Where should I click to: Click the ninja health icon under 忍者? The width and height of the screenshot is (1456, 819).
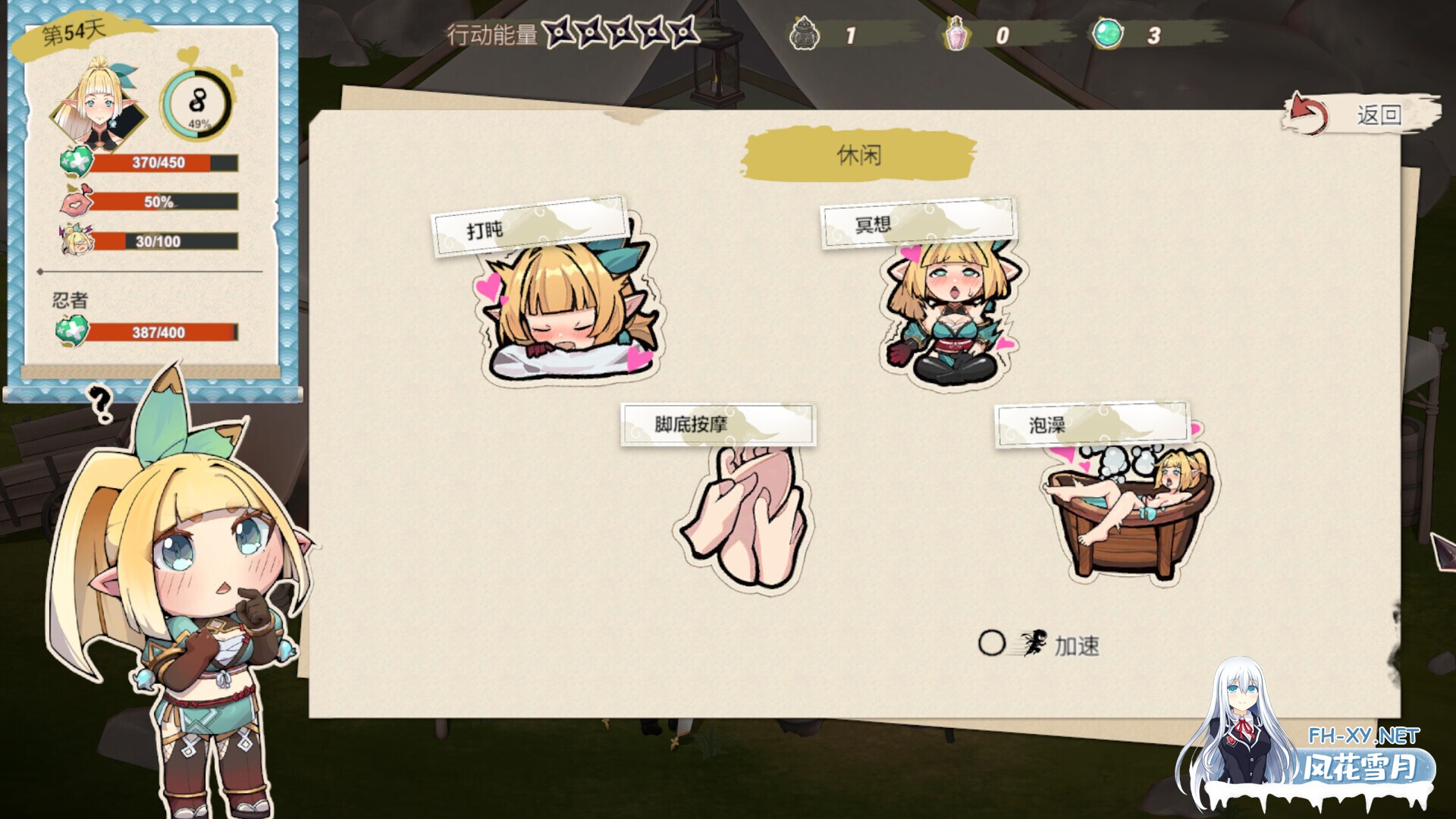coord(71,331)
